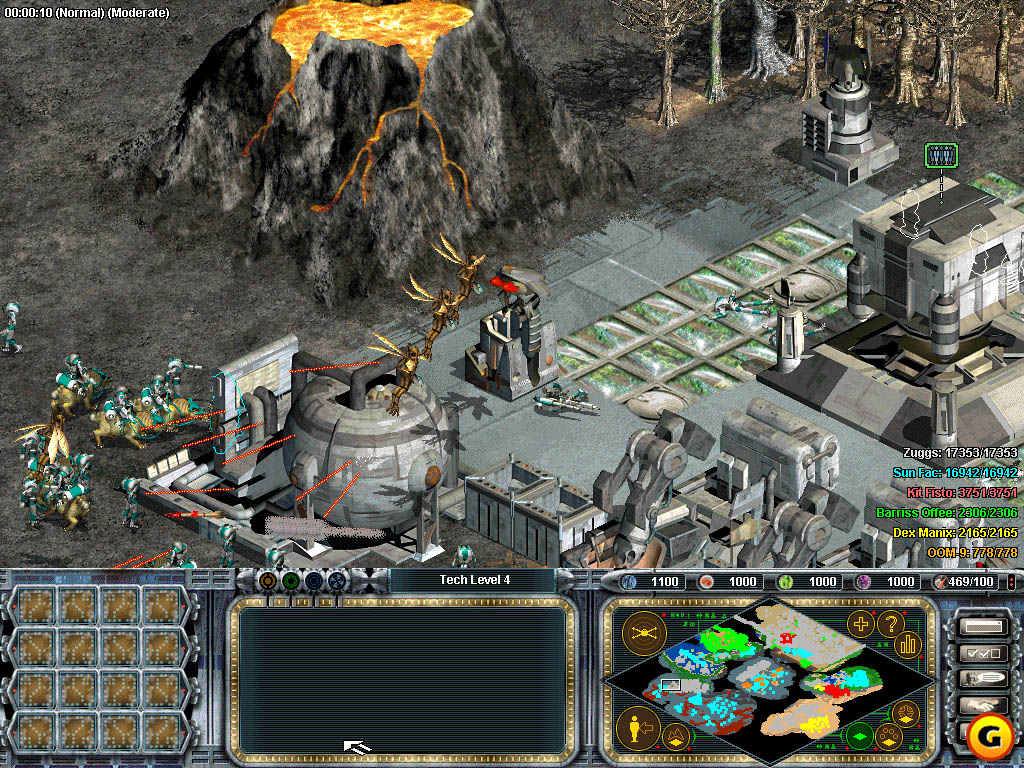
Task: Activate the signal flare button beside minimap
Action: 642,633
